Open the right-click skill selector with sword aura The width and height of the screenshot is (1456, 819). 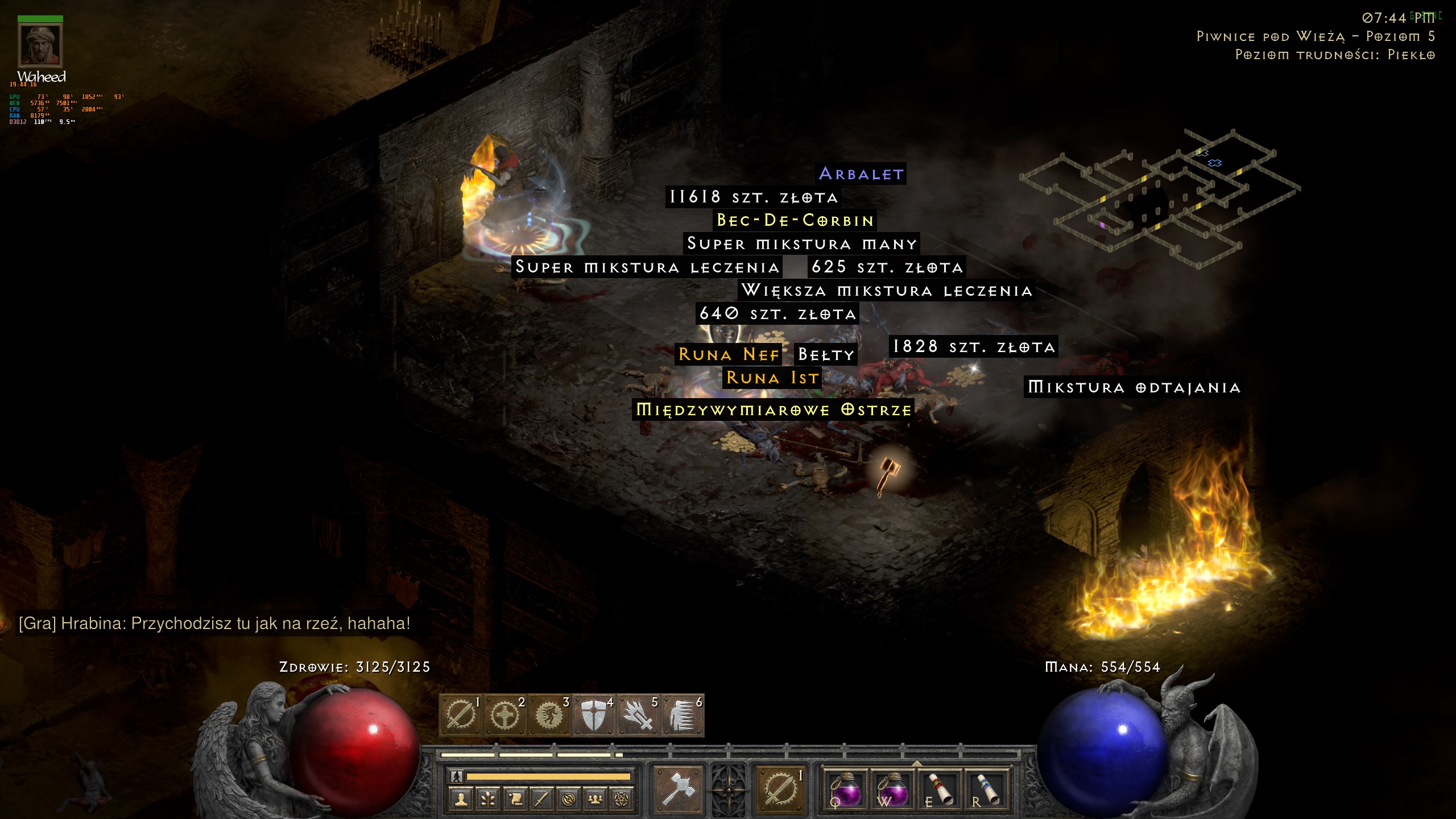pos(780,789)
